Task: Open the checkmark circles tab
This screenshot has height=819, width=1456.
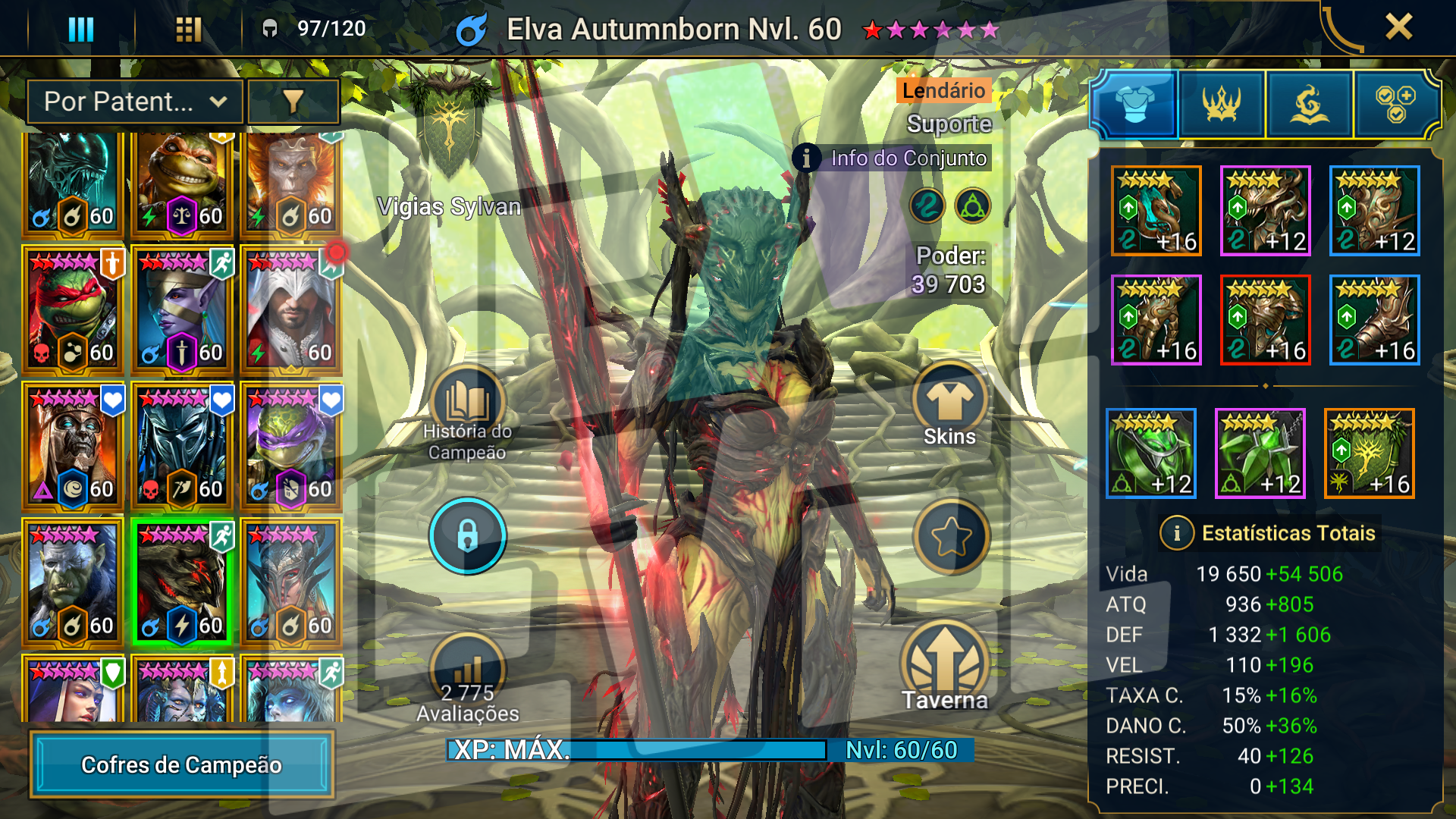Action: 1395,105
